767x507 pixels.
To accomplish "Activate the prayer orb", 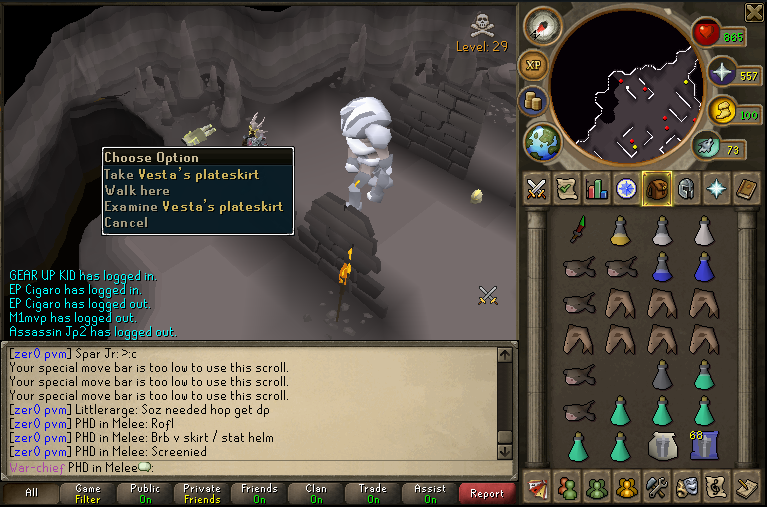I will [x=722, y=72].
